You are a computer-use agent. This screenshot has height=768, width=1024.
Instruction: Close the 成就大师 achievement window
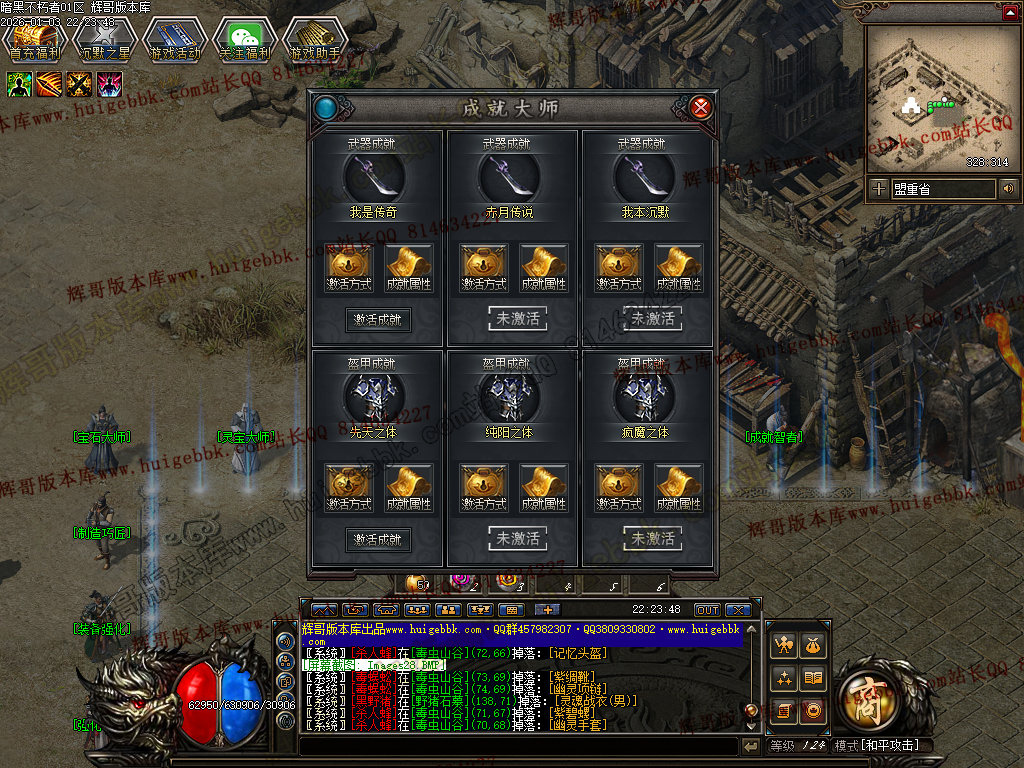coord(701,107)
